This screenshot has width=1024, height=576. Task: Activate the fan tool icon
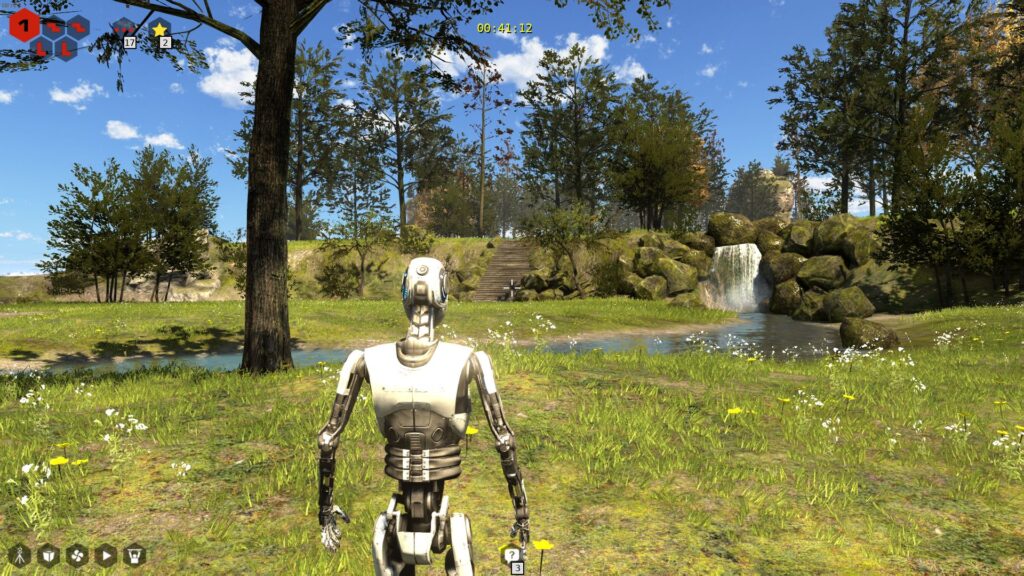pos(77,555)
